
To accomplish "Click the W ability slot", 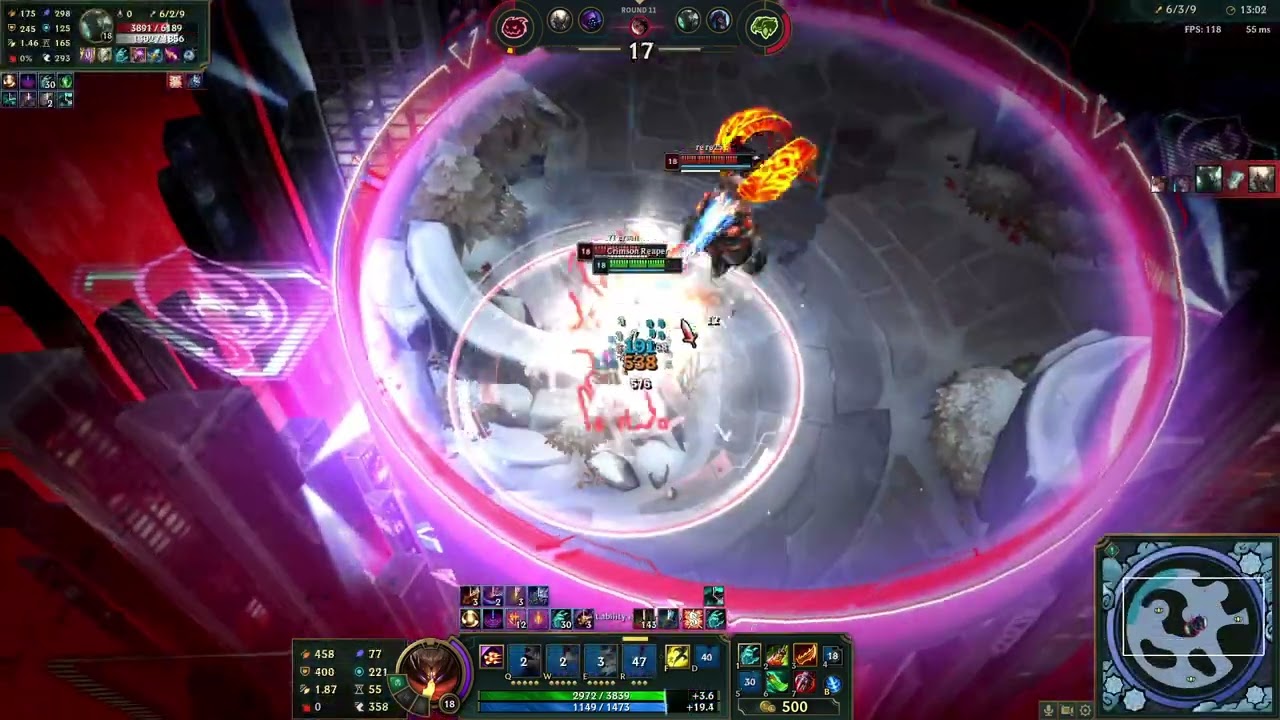I will tap(562, 660).
